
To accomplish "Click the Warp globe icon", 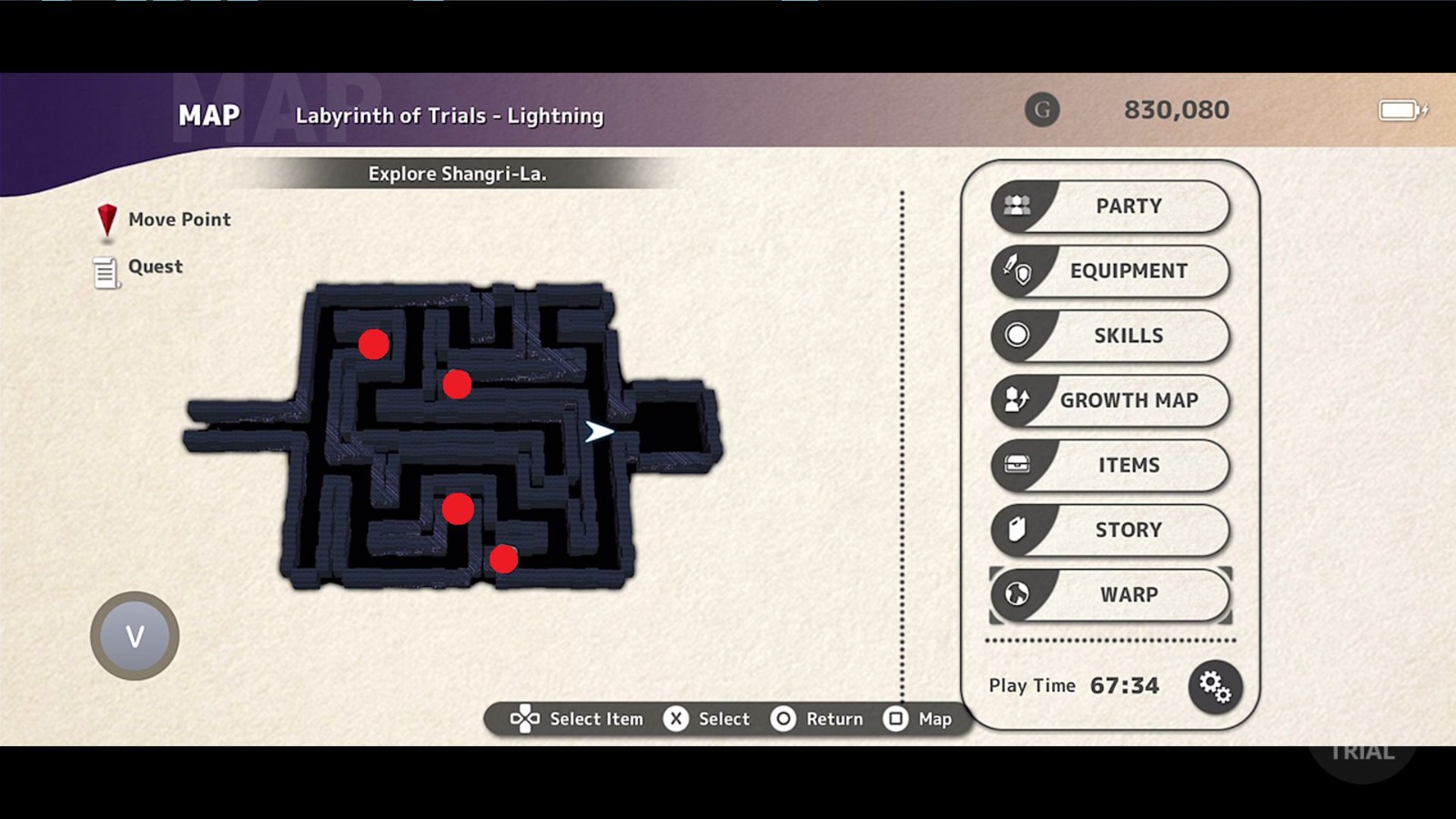I will pyautogui.click(x=1016, y=594).
